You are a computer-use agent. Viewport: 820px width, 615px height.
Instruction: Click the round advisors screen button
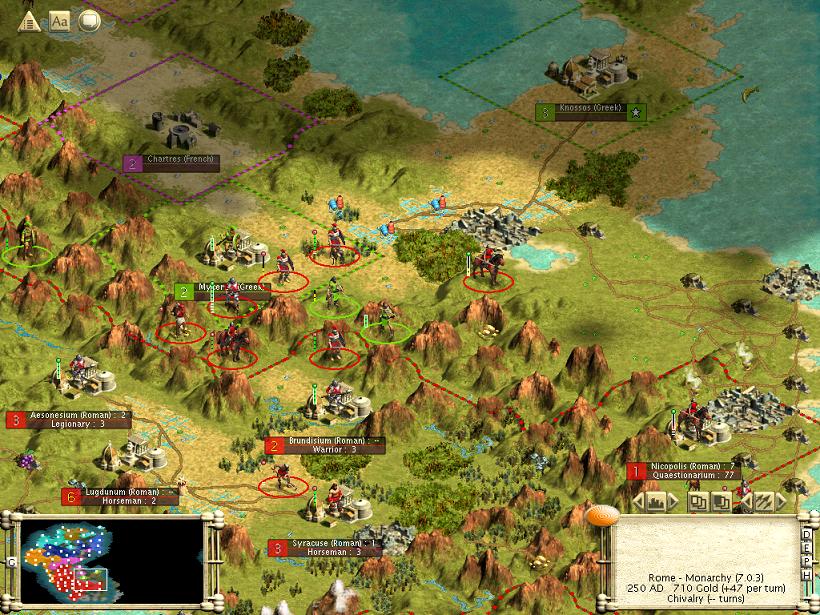(89, 20)
